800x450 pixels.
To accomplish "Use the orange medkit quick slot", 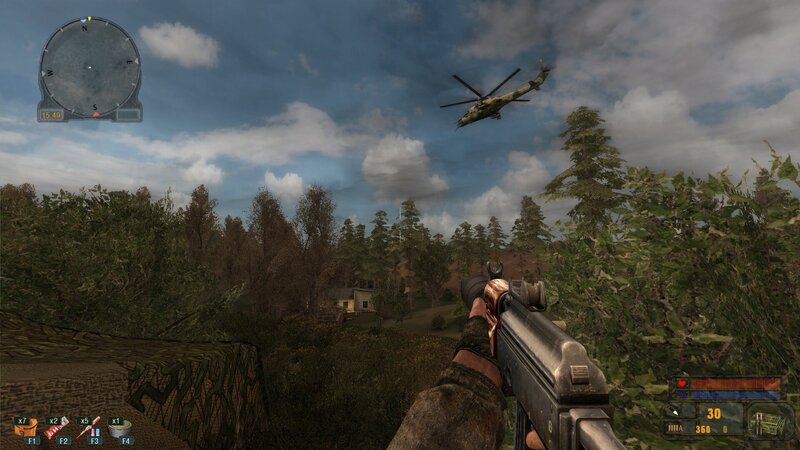I will tap(26, 428).
